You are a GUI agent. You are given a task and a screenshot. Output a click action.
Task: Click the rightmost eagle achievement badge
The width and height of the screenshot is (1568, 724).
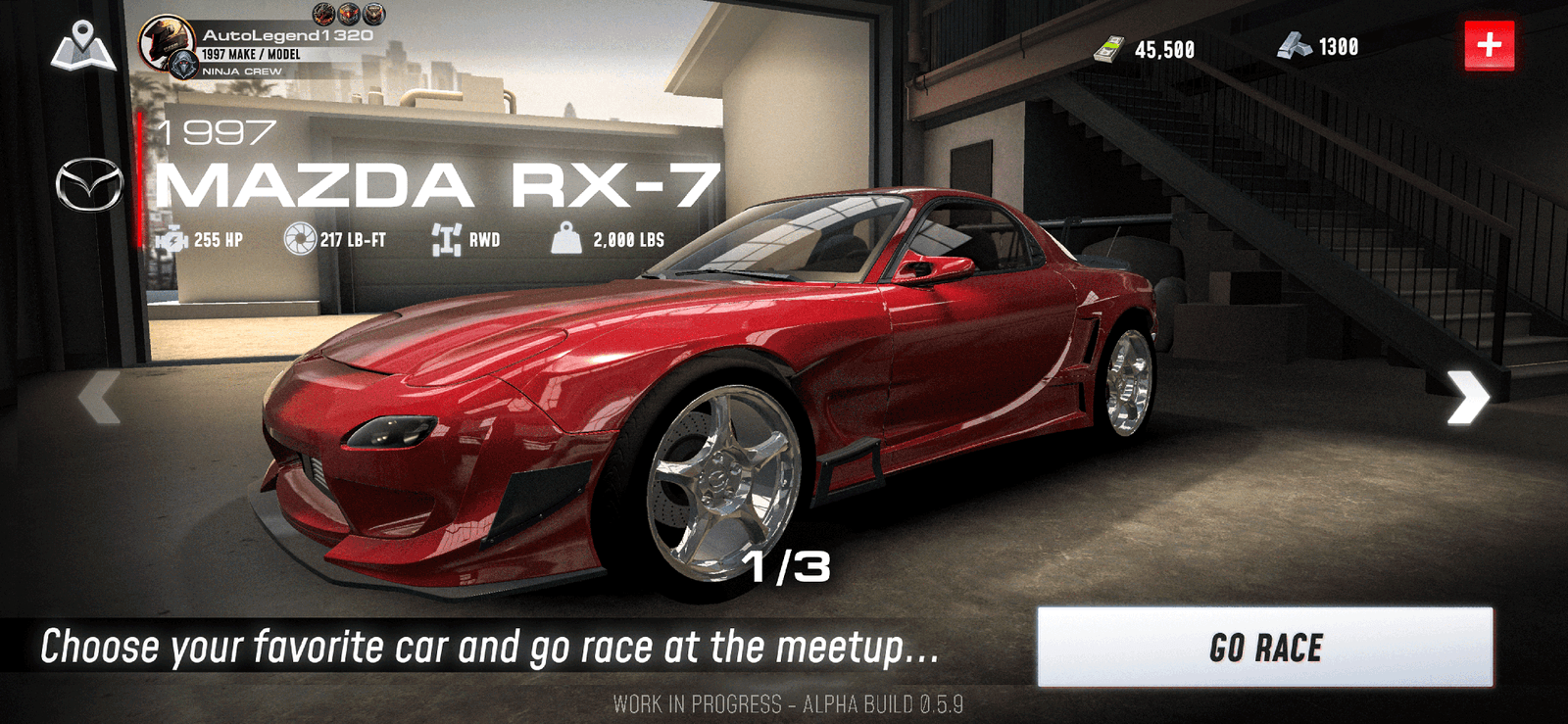coord(373,13)
